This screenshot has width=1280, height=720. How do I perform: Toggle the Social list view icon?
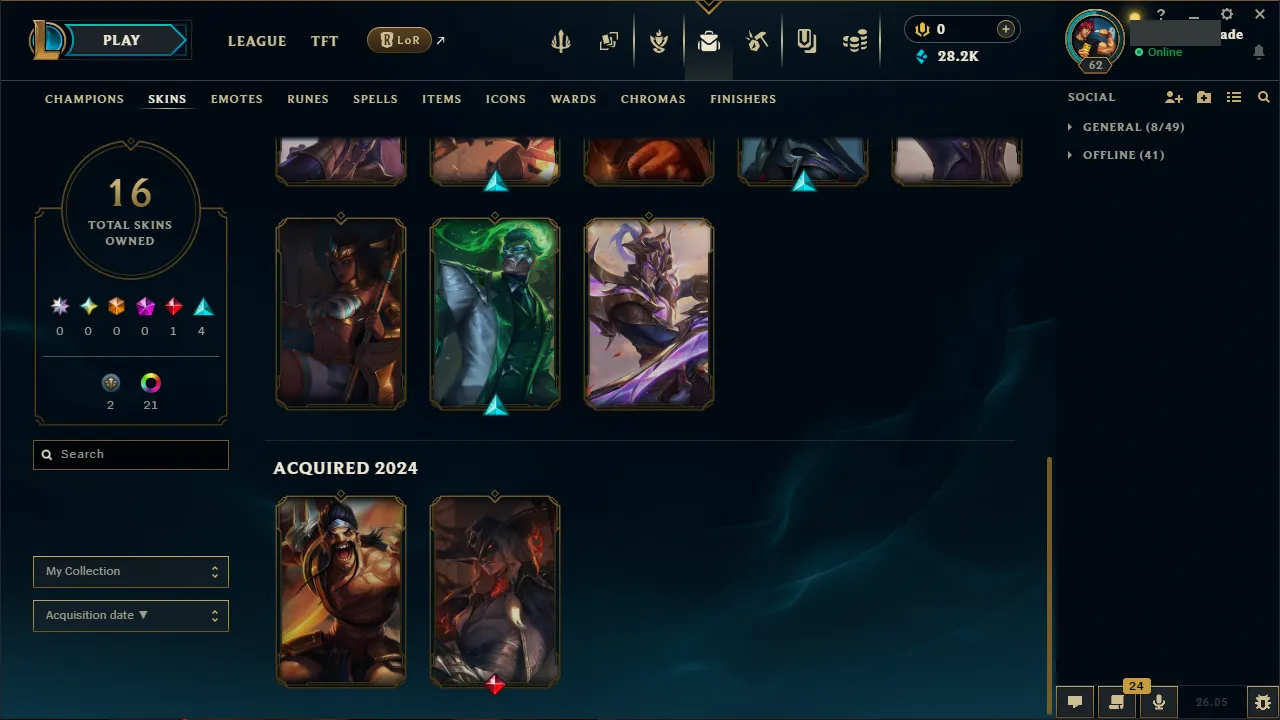point(1234,97)
